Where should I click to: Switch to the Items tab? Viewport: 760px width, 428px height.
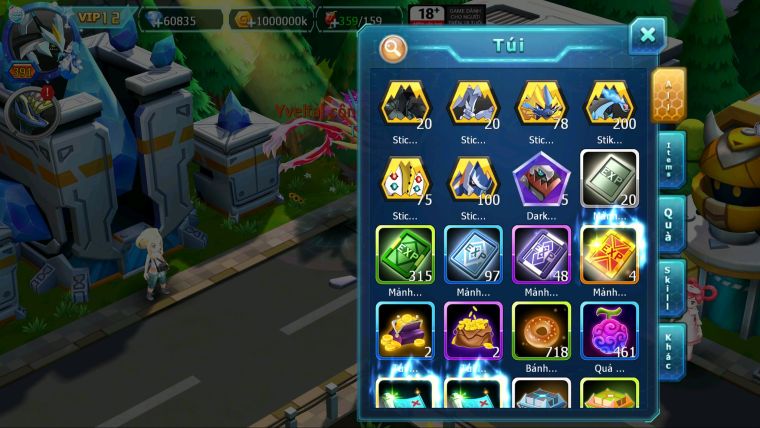point(668,158)
